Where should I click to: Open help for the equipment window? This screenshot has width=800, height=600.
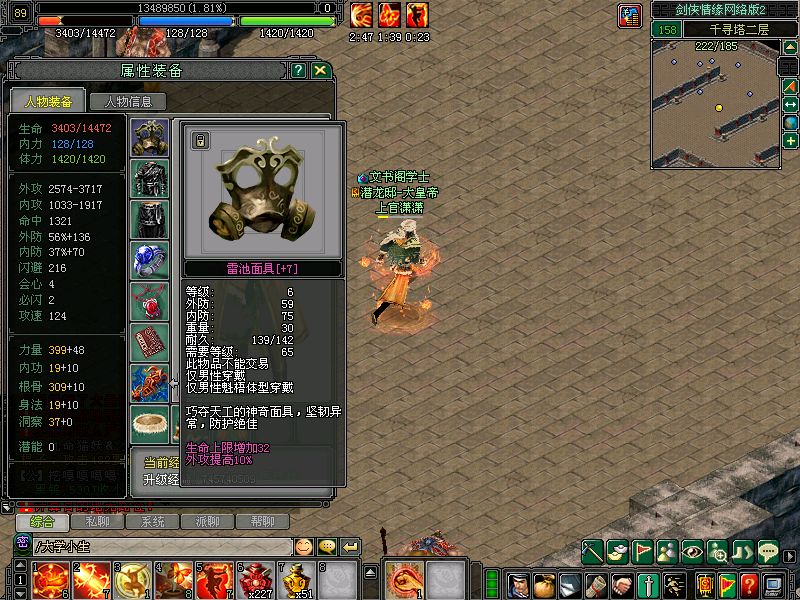(x=298, y=71)
